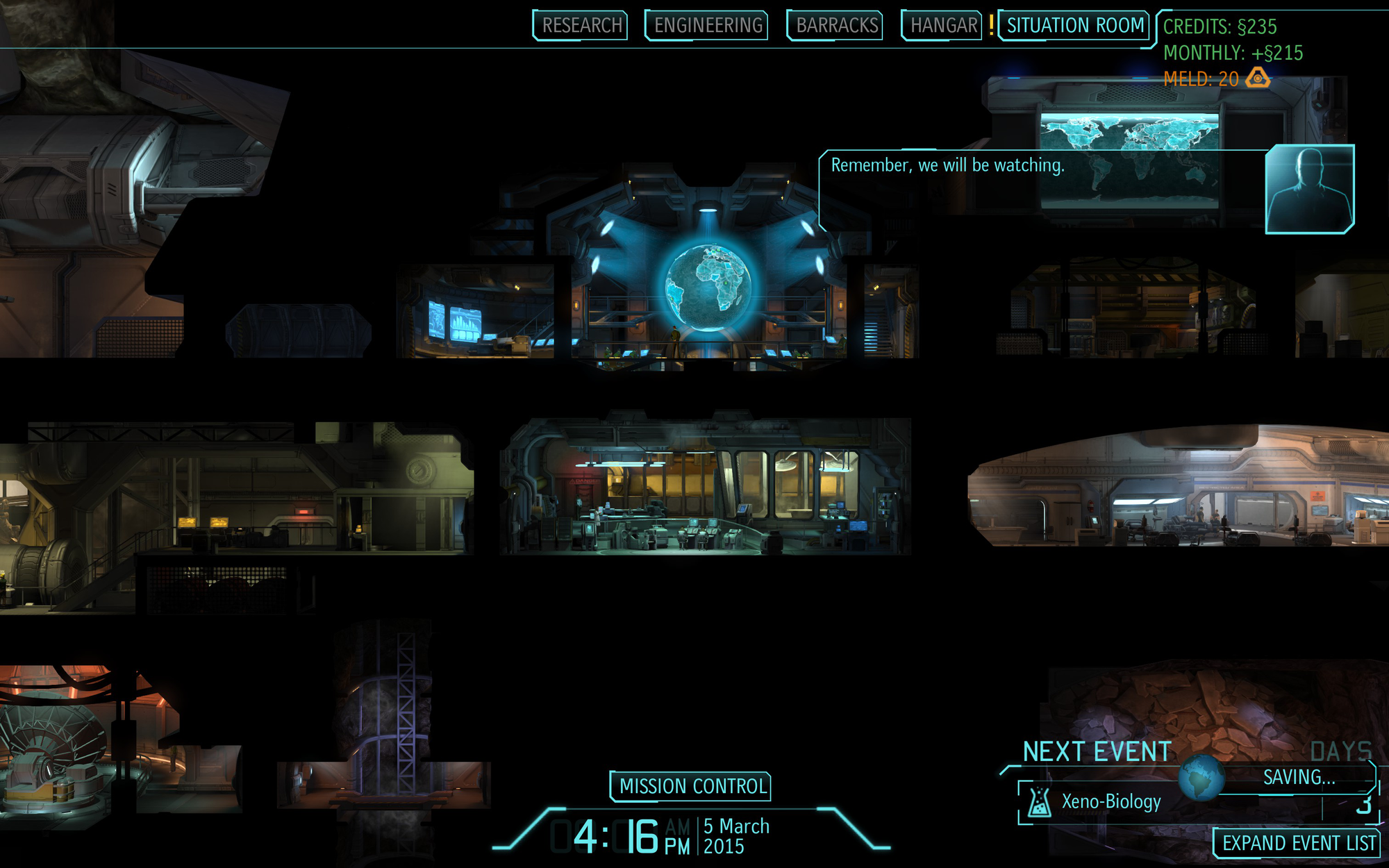Enter the Hangar
1389x868 pixels.
941,26
